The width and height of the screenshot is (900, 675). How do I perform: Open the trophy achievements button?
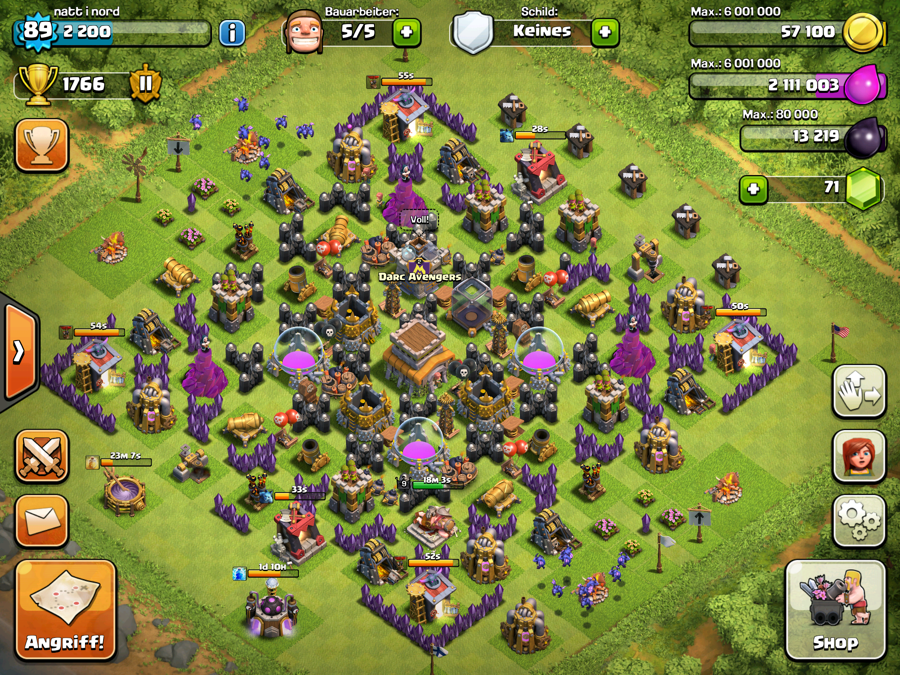(42, 146)
